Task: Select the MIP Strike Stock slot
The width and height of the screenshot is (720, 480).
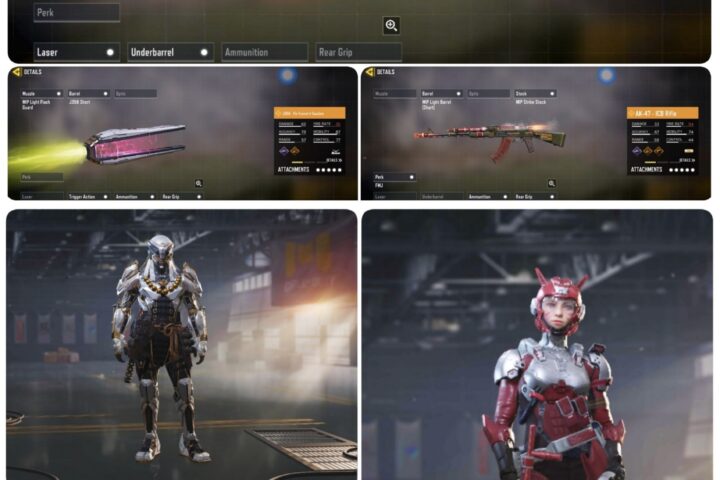Action: 536,94
